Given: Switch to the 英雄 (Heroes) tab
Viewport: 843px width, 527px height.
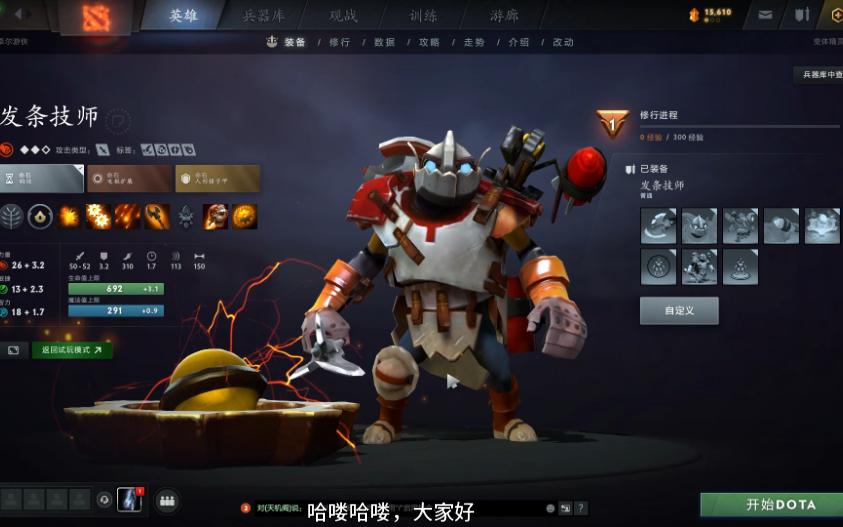Looking at the screenshot, I should 183,15.
